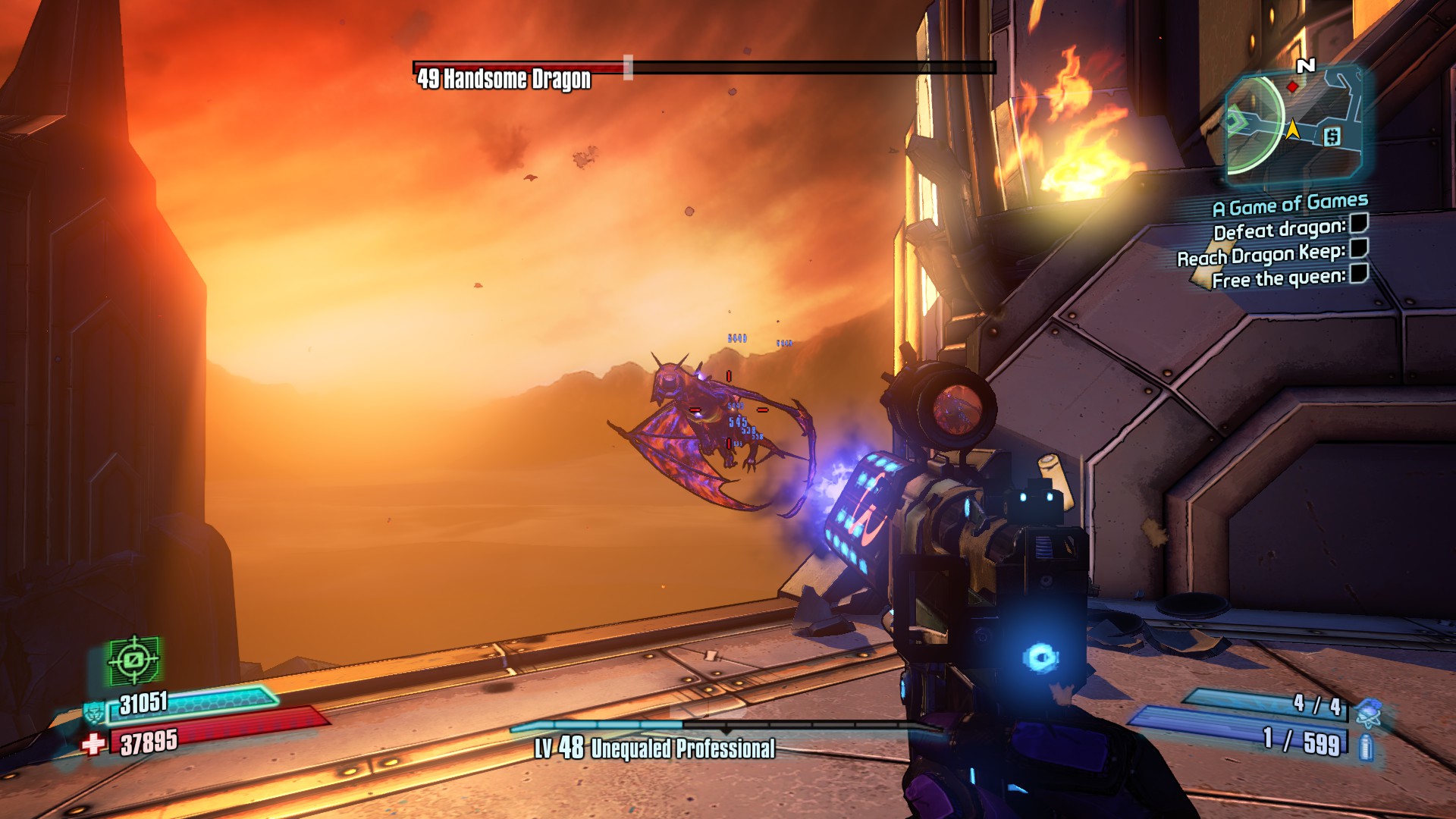Select the green action skill crosshair icon
This screenshot has height=819, width=1456.
134,660
